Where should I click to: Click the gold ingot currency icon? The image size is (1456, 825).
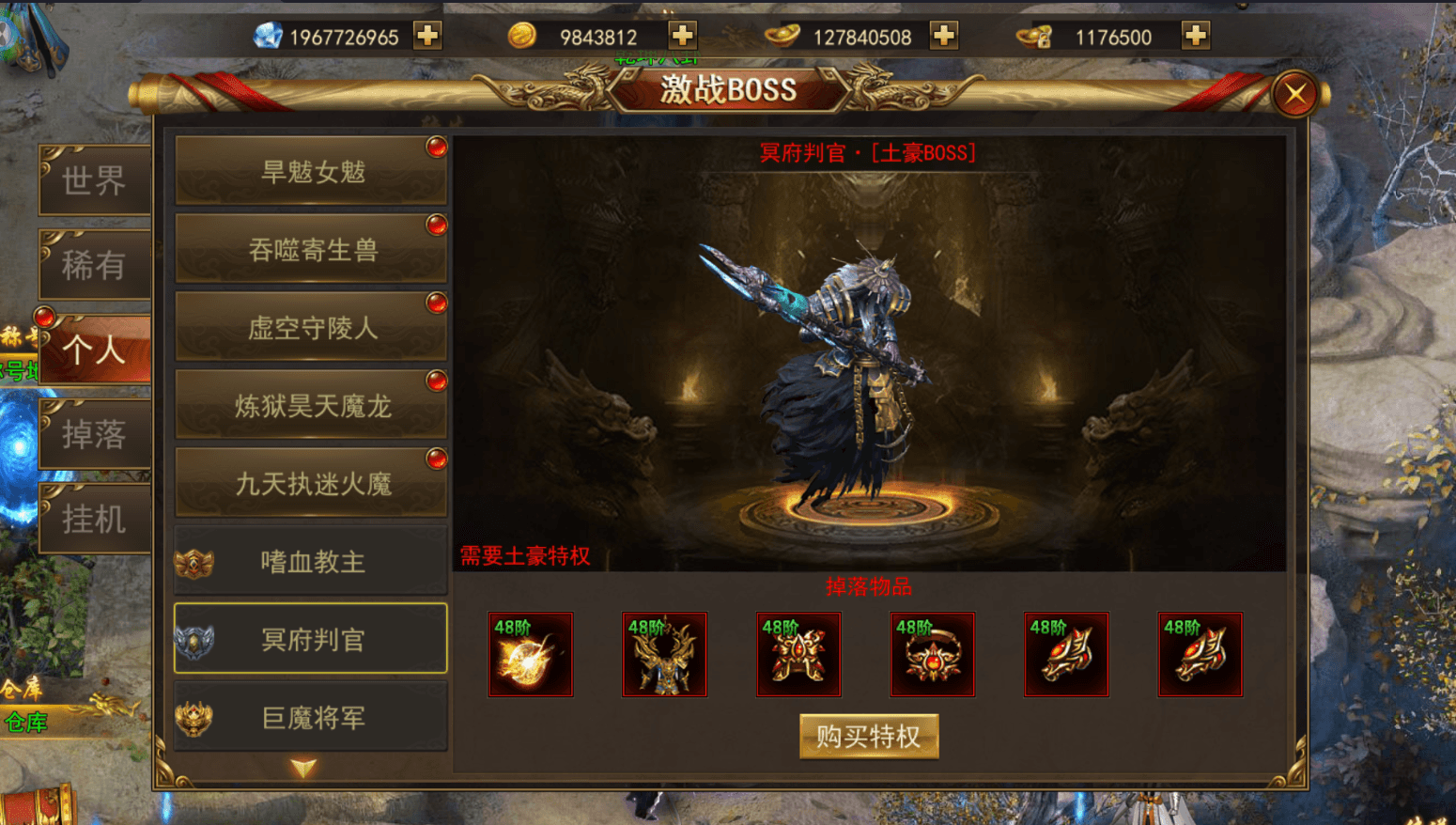point(784,36)
